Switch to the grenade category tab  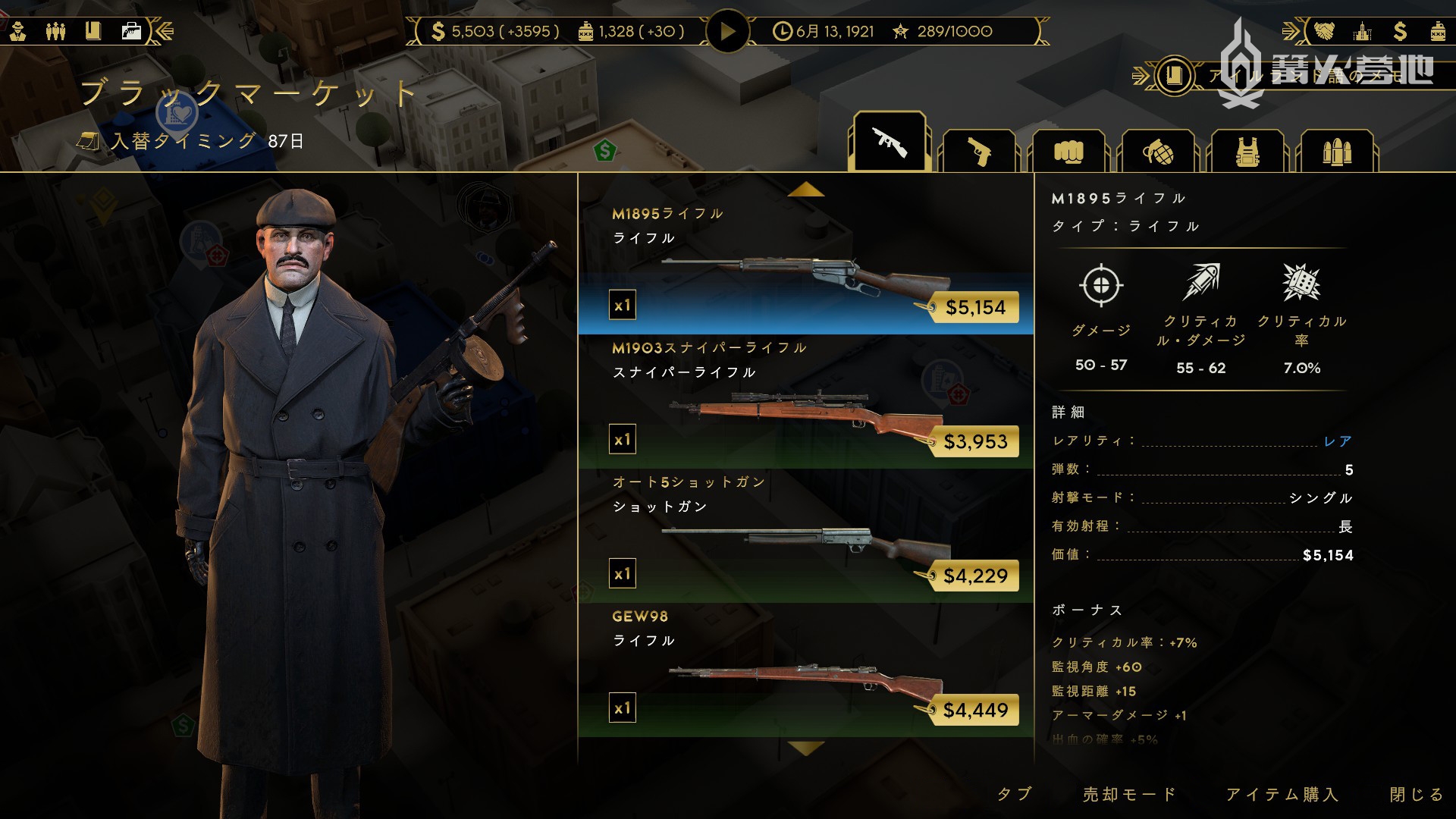(1157, 152)
